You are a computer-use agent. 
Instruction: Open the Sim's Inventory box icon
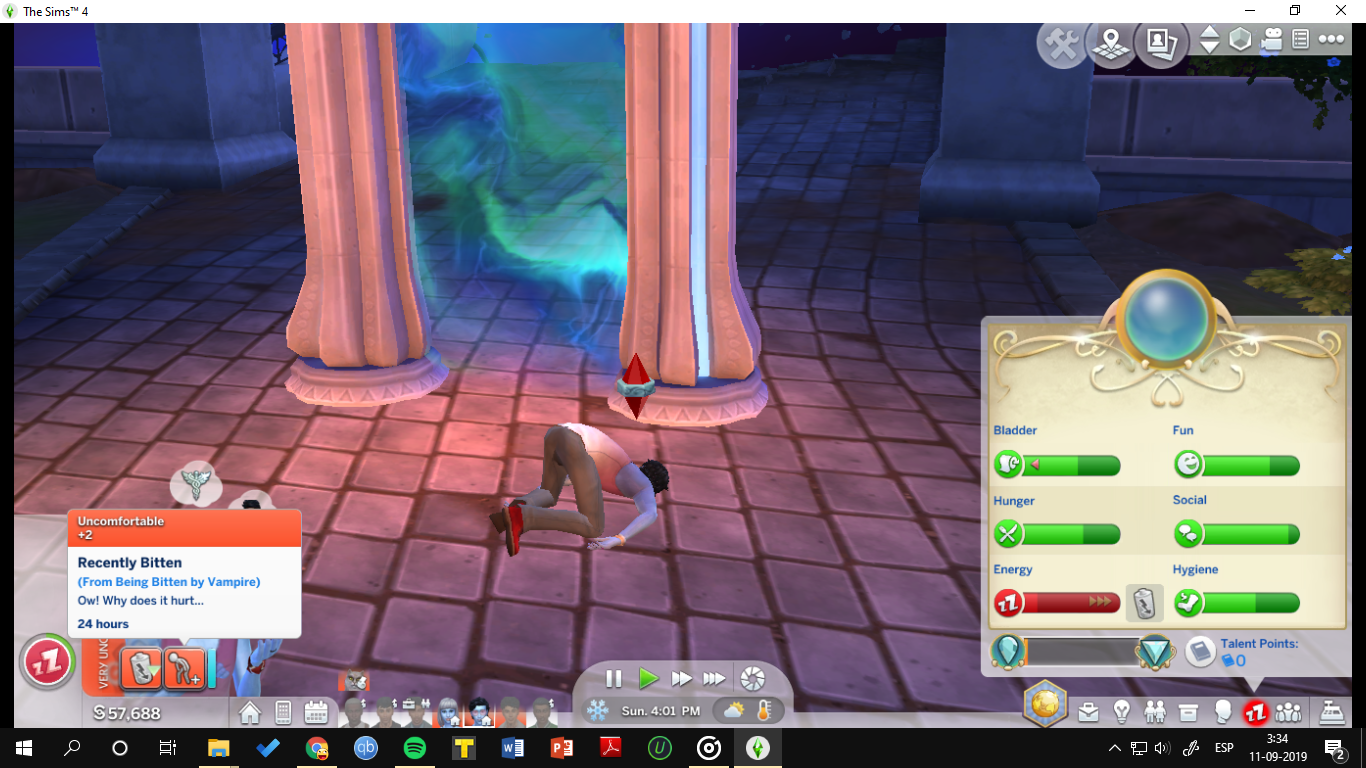[1190, 710]
